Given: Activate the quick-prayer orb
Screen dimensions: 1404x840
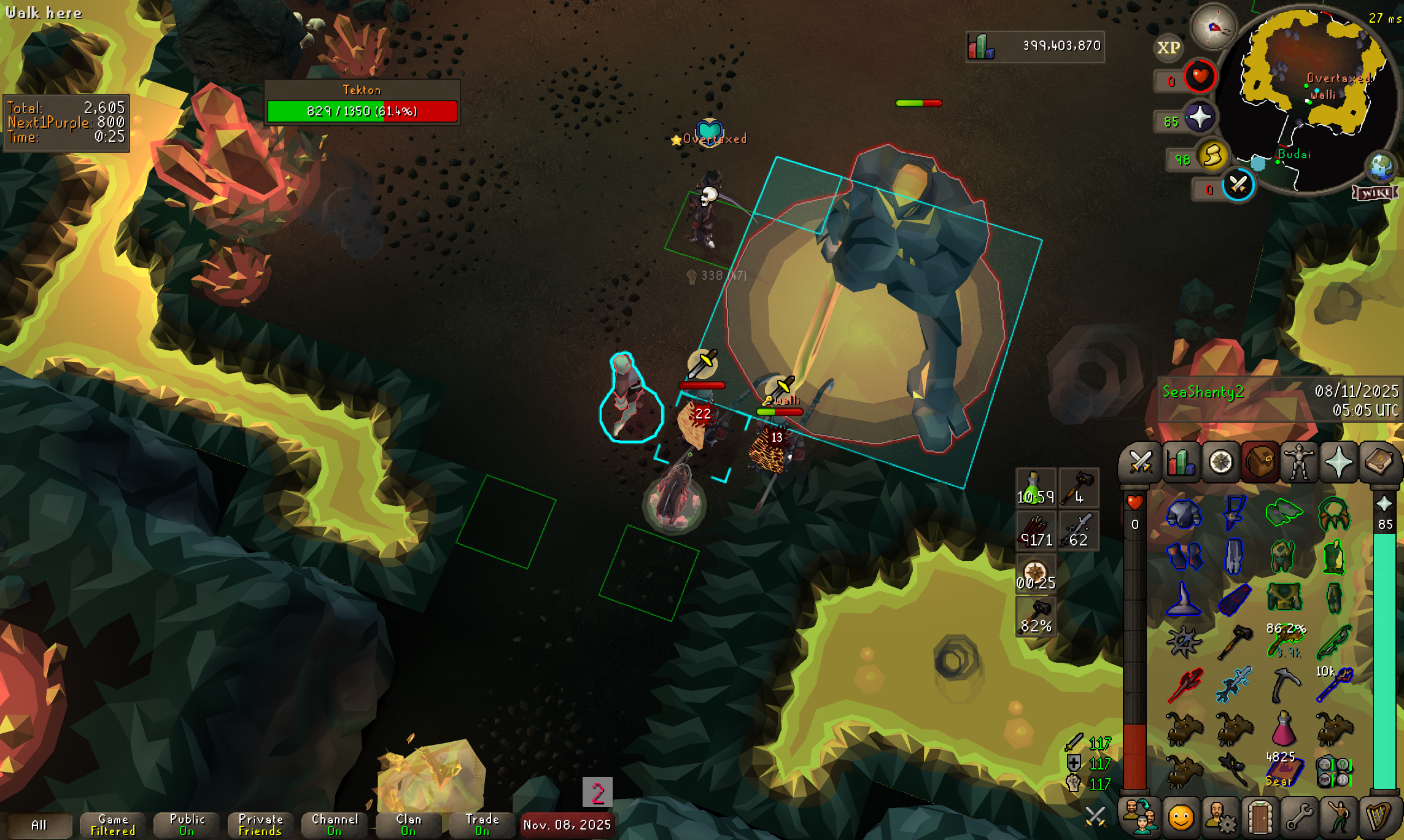Looking at the screenshot, I should tap(1200, 117).
